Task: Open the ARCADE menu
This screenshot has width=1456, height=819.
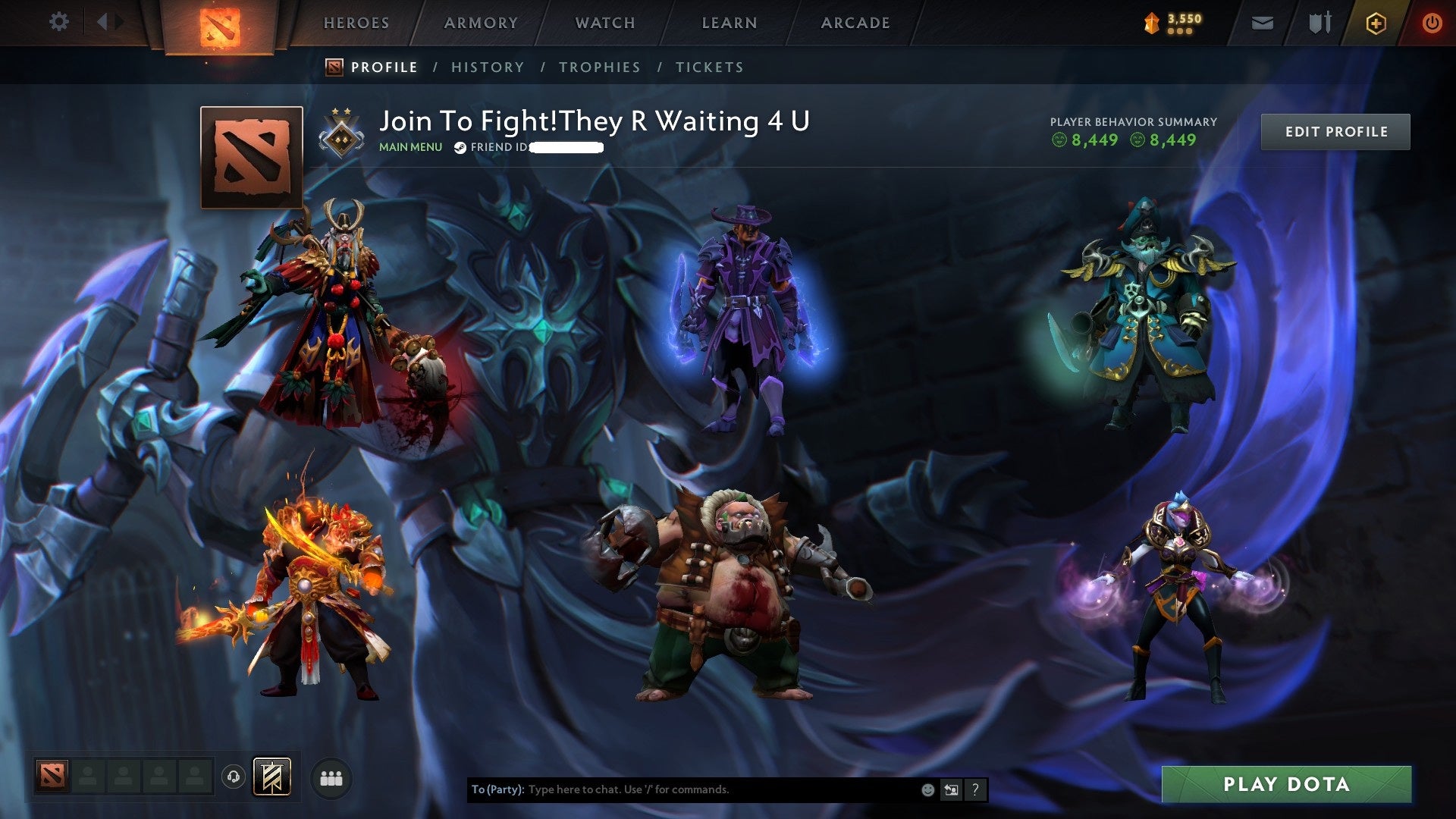Action: coord(854,23)
